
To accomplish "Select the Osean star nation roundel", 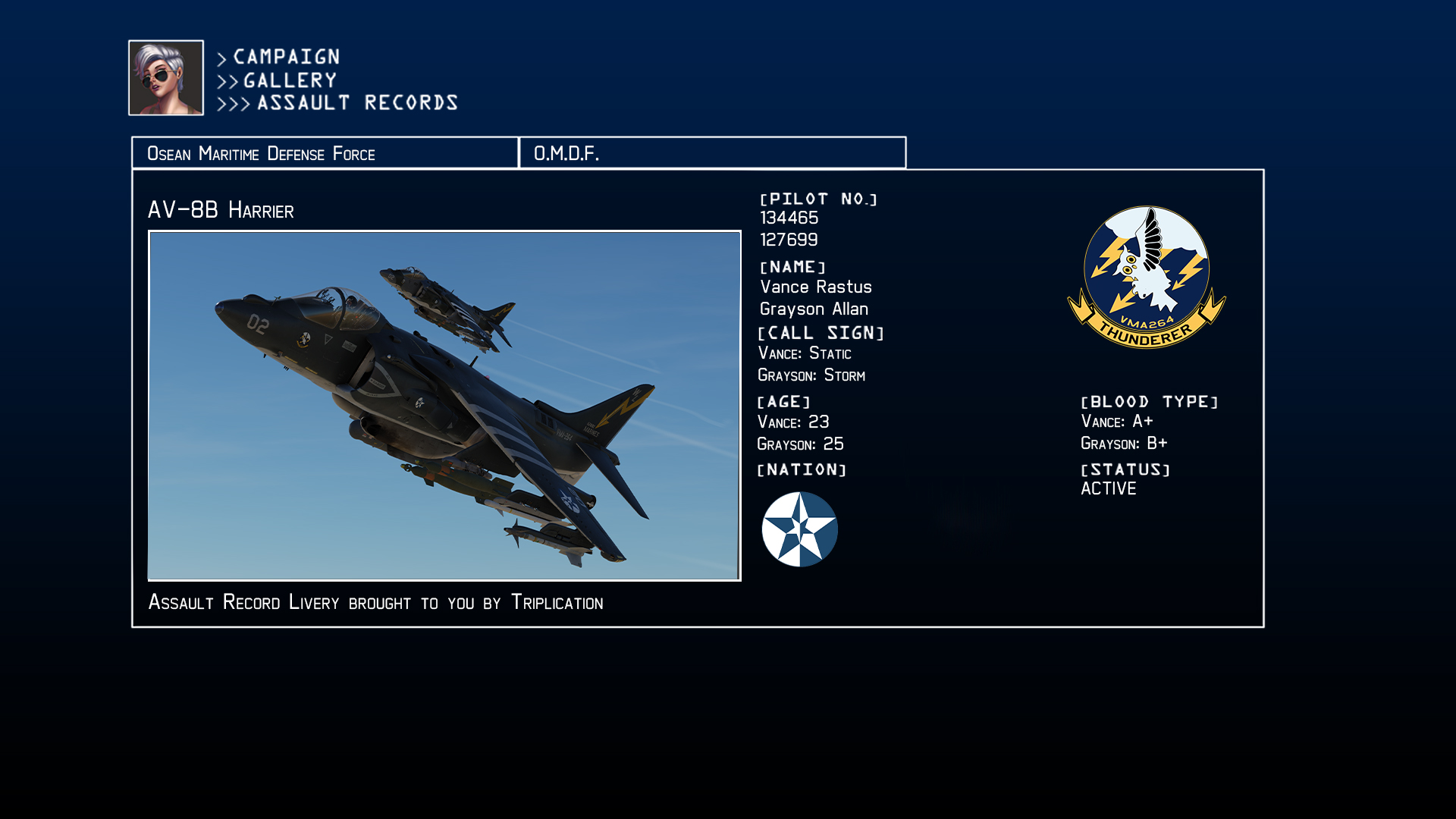I will (x=799, y=529).
